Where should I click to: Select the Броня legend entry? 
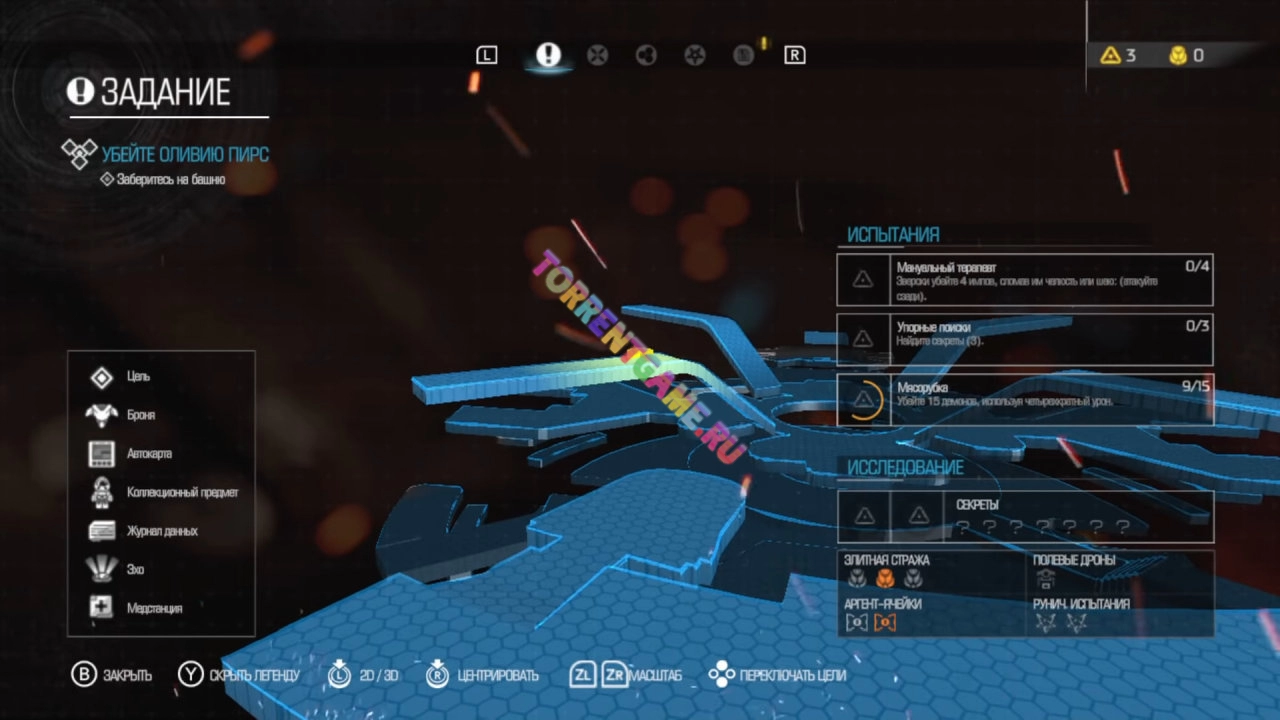(x=140, y=415)
